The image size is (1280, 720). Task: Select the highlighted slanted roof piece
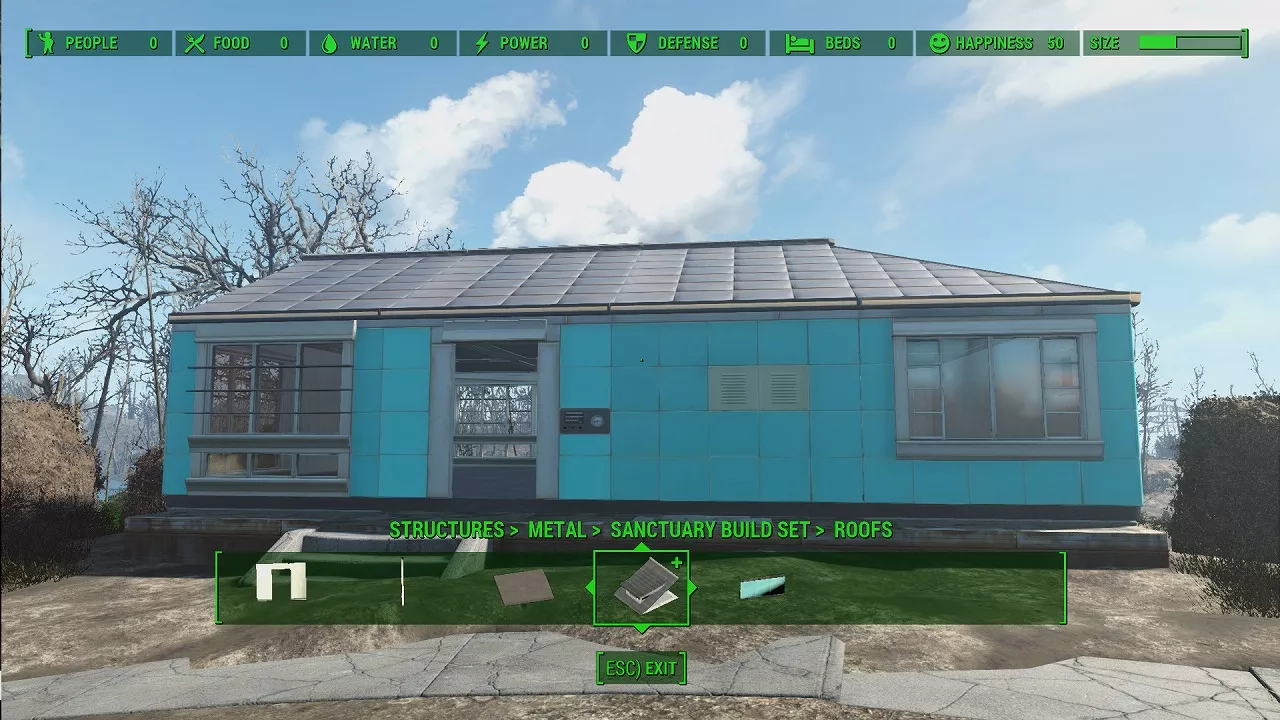tap(644, 588)
